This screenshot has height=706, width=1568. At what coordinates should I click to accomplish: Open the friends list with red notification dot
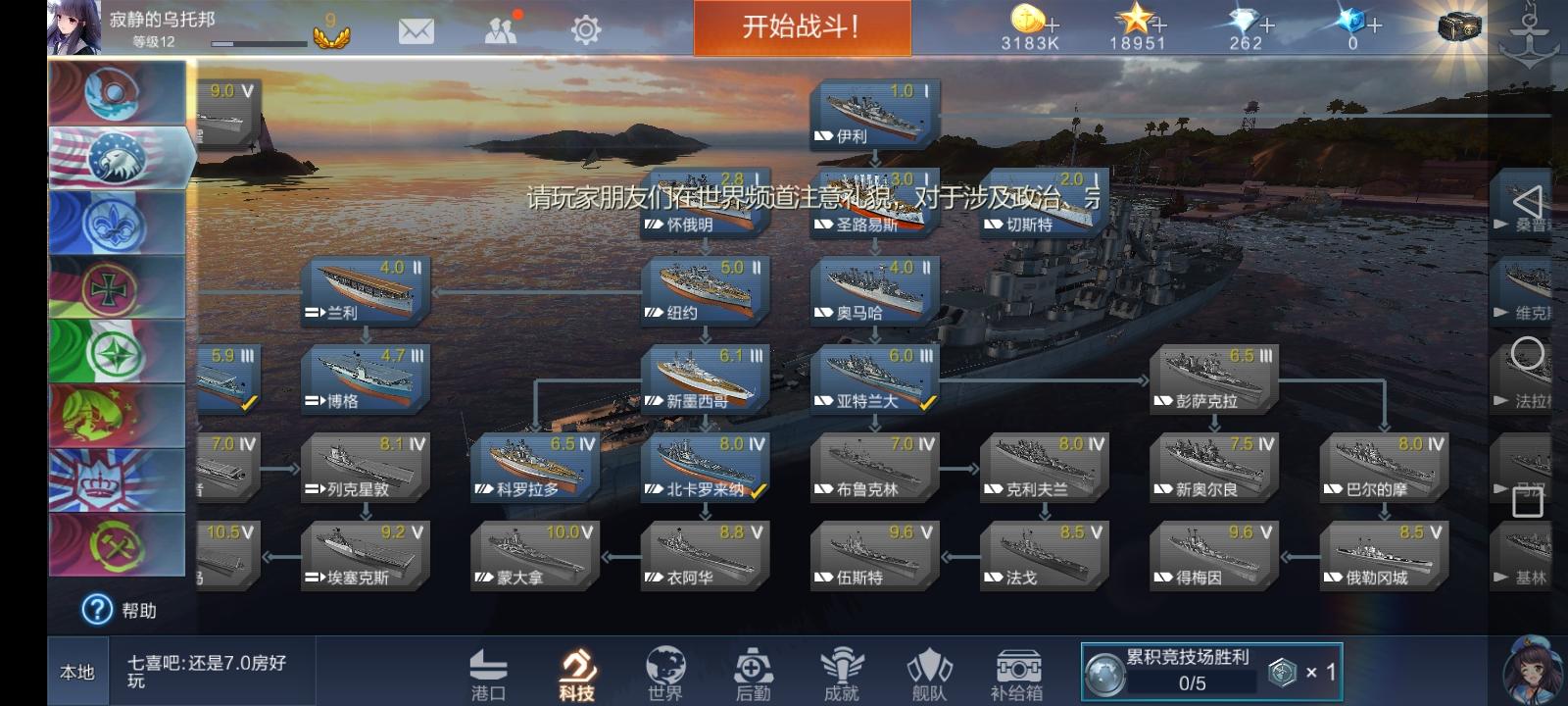point(502,30)
